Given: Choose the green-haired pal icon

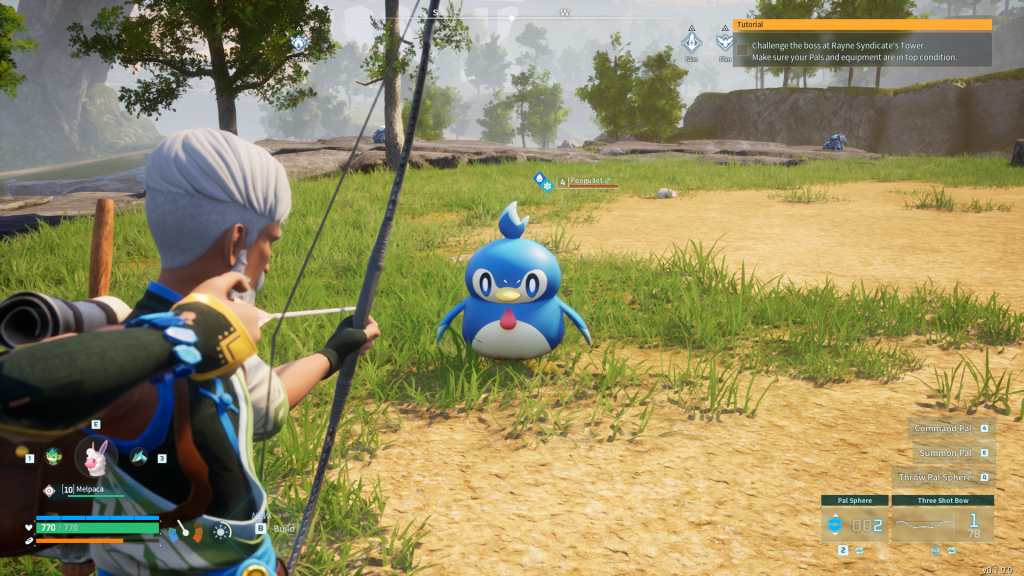Looking at the screenshot, I should click(x=53, y=457).
